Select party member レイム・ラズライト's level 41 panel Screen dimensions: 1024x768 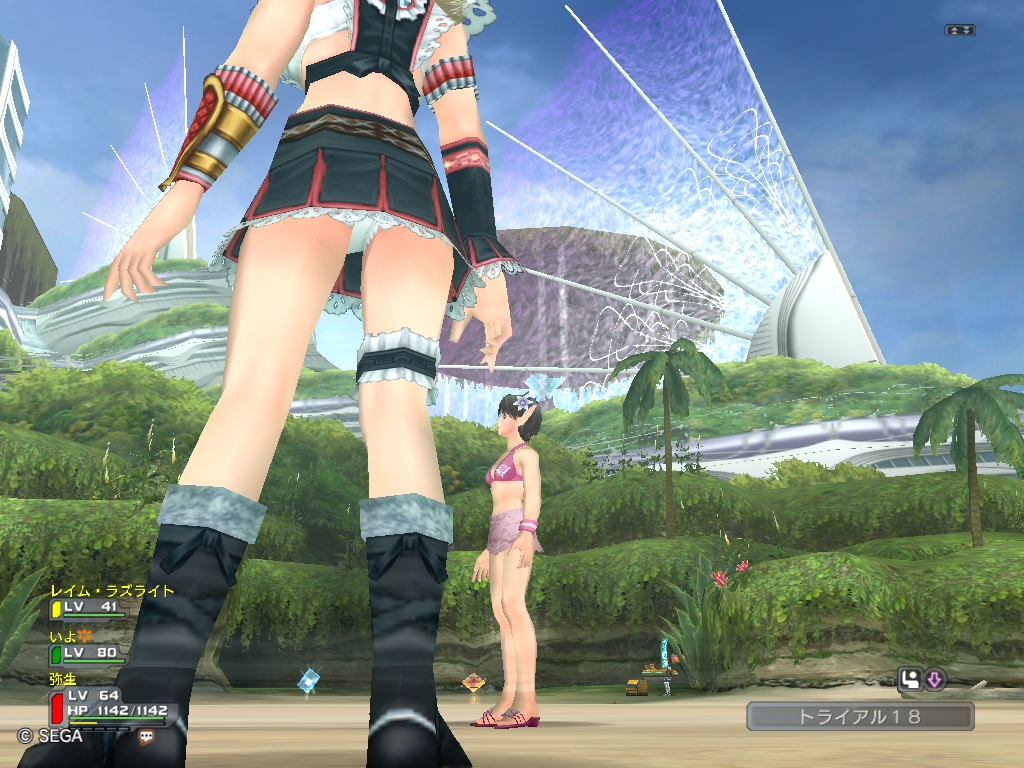tap(89, 608)
